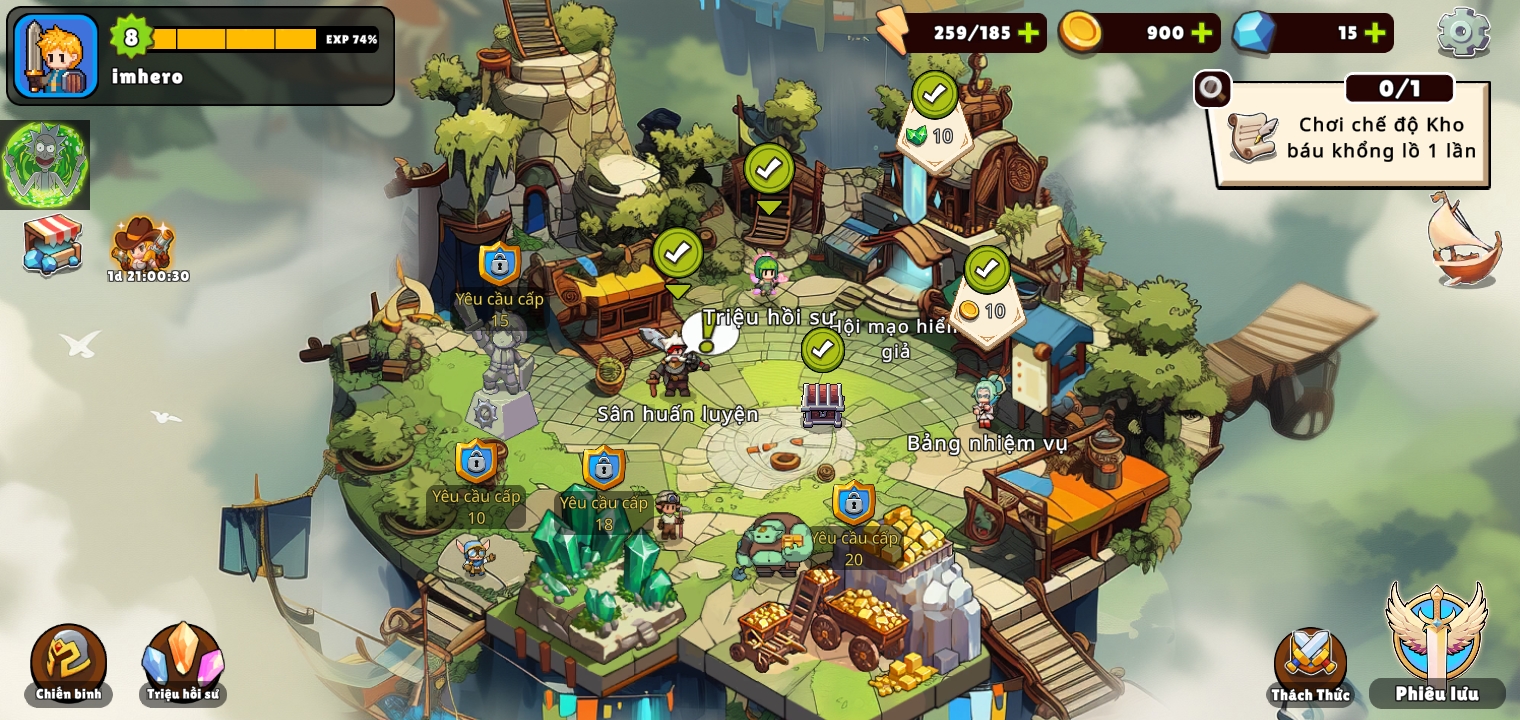
Task: Open the green portal character event
Action: 45,165
